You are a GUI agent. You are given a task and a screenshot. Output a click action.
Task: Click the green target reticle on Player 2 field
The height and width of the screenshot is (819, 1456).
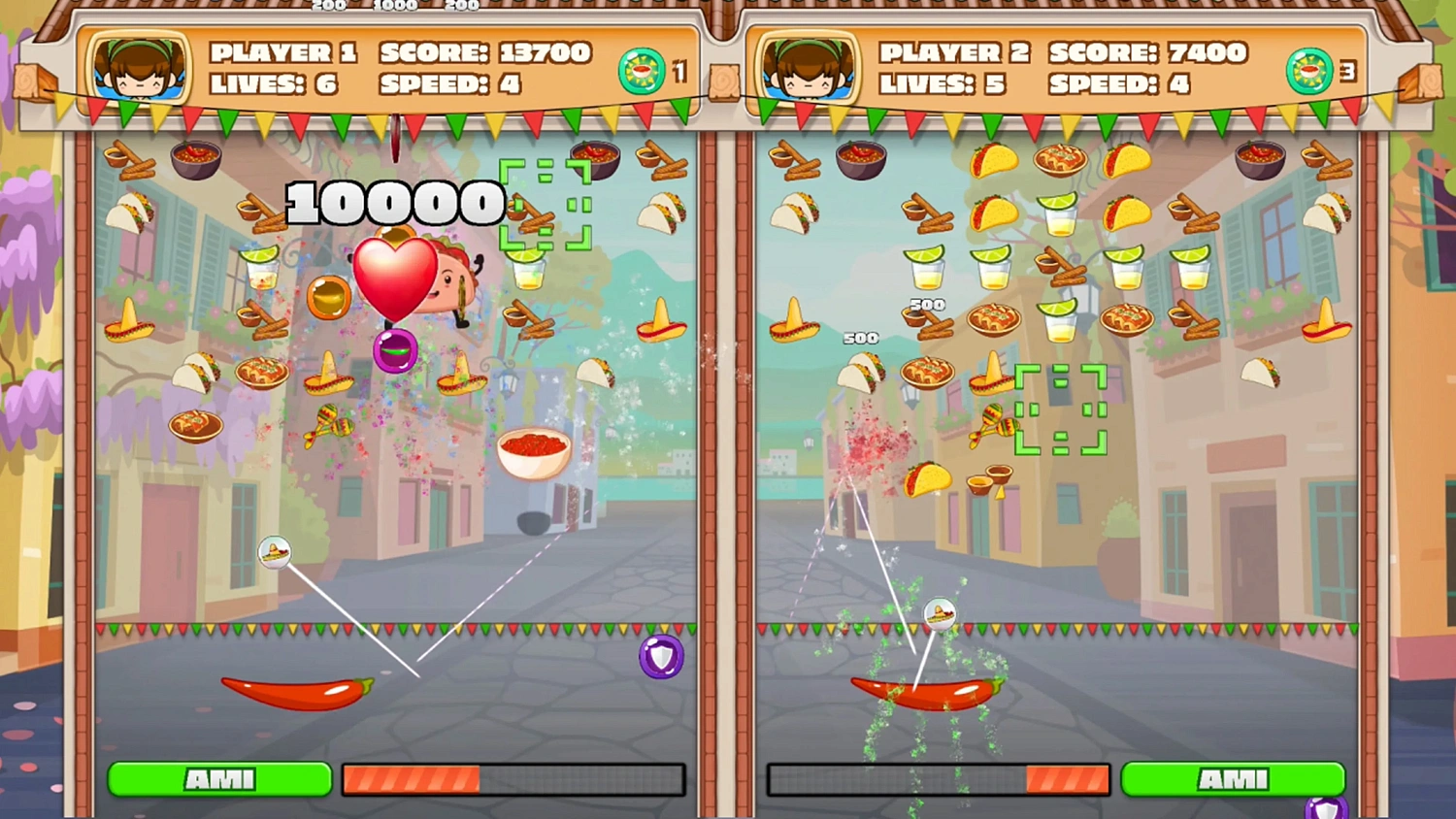tap(1060, 409)
